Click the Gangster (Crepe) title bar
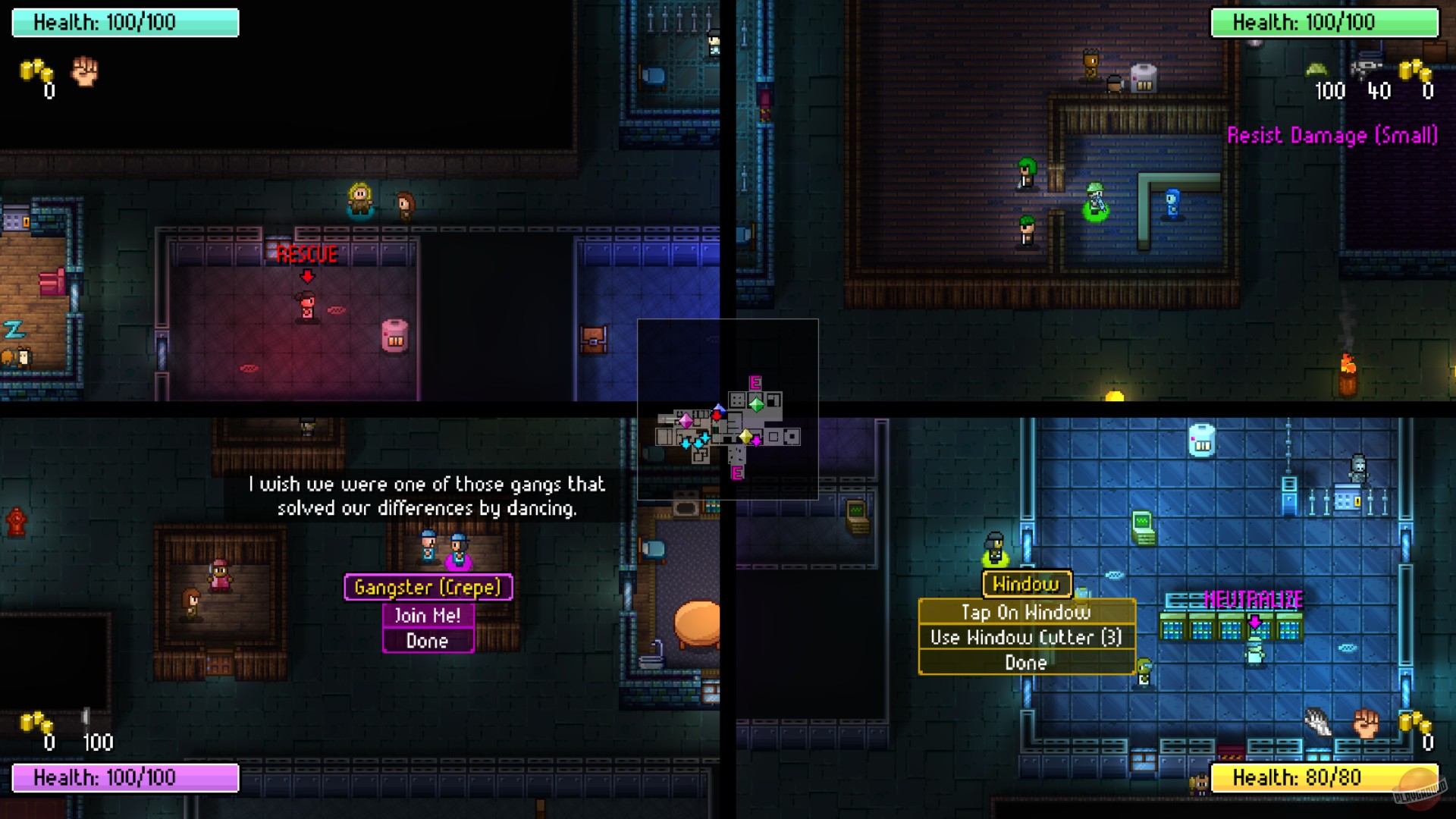The image size is (1456, 819). 428,587
